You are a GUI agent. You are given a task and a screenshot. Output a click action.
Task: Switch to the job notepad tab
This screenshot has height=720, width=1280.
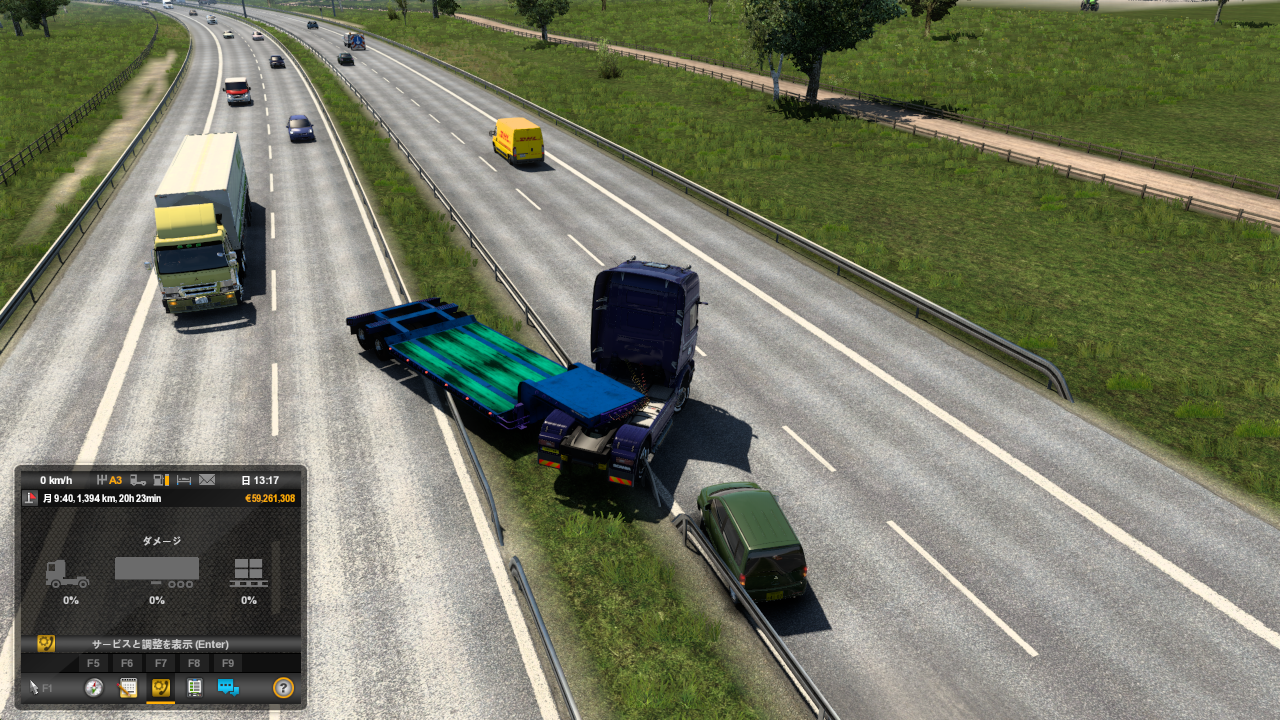[128, 687]
